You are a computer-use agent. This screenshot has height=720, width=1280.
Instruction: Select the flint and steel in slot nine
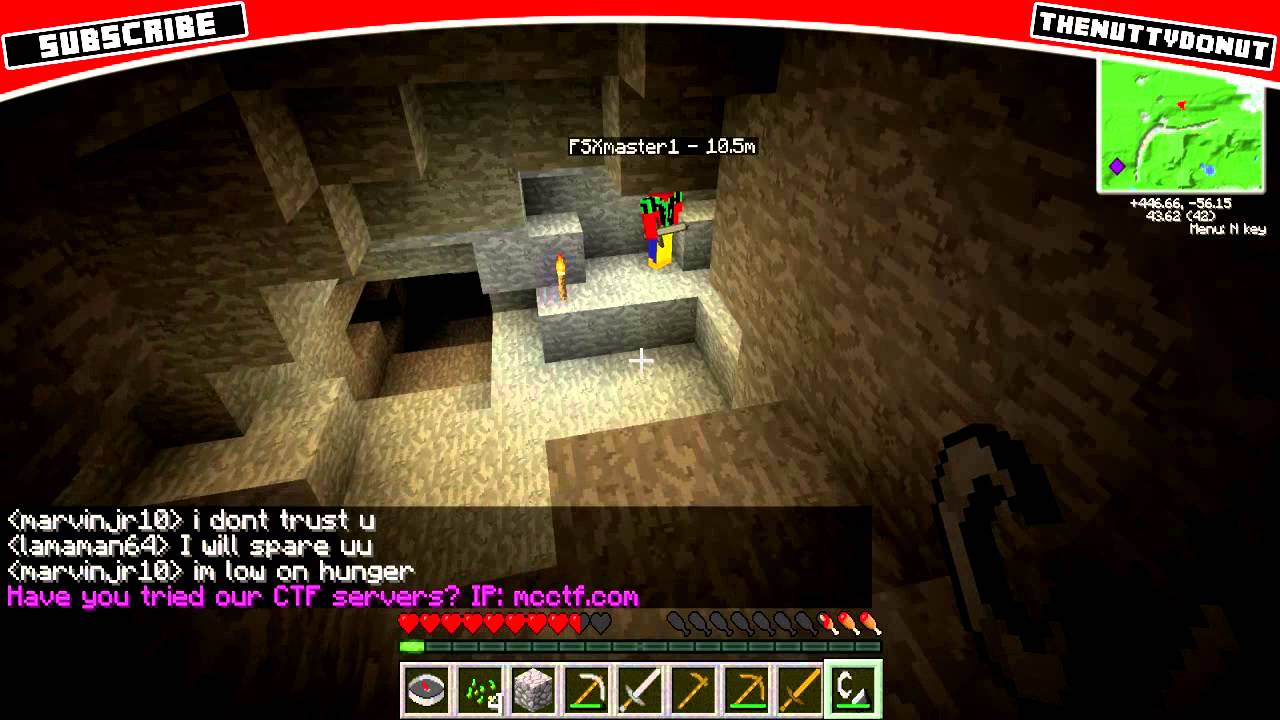[x=852, y=688]
